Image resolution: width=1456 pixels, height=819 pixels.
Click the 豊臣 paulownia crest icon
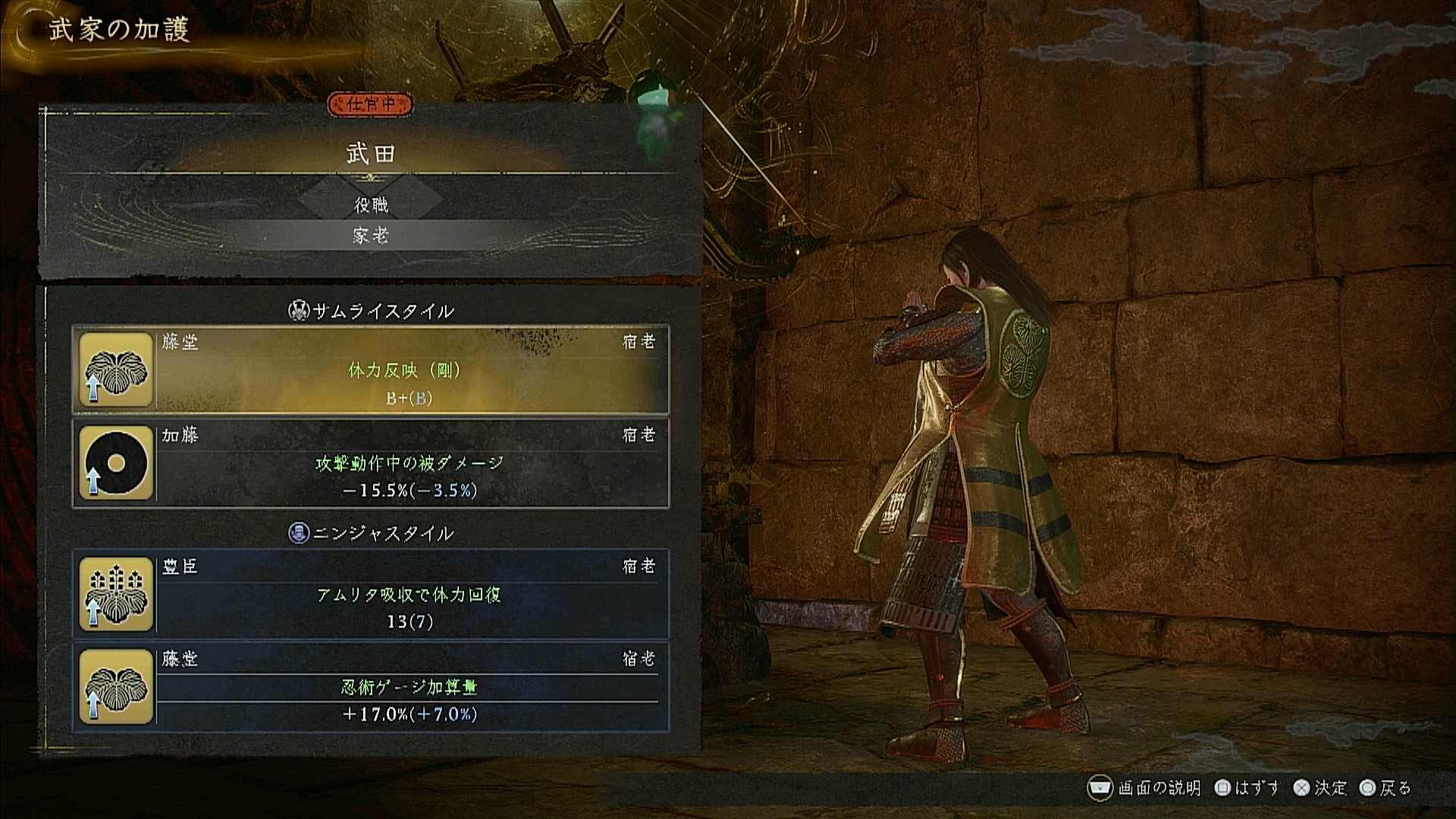click(x=116, y=595)
